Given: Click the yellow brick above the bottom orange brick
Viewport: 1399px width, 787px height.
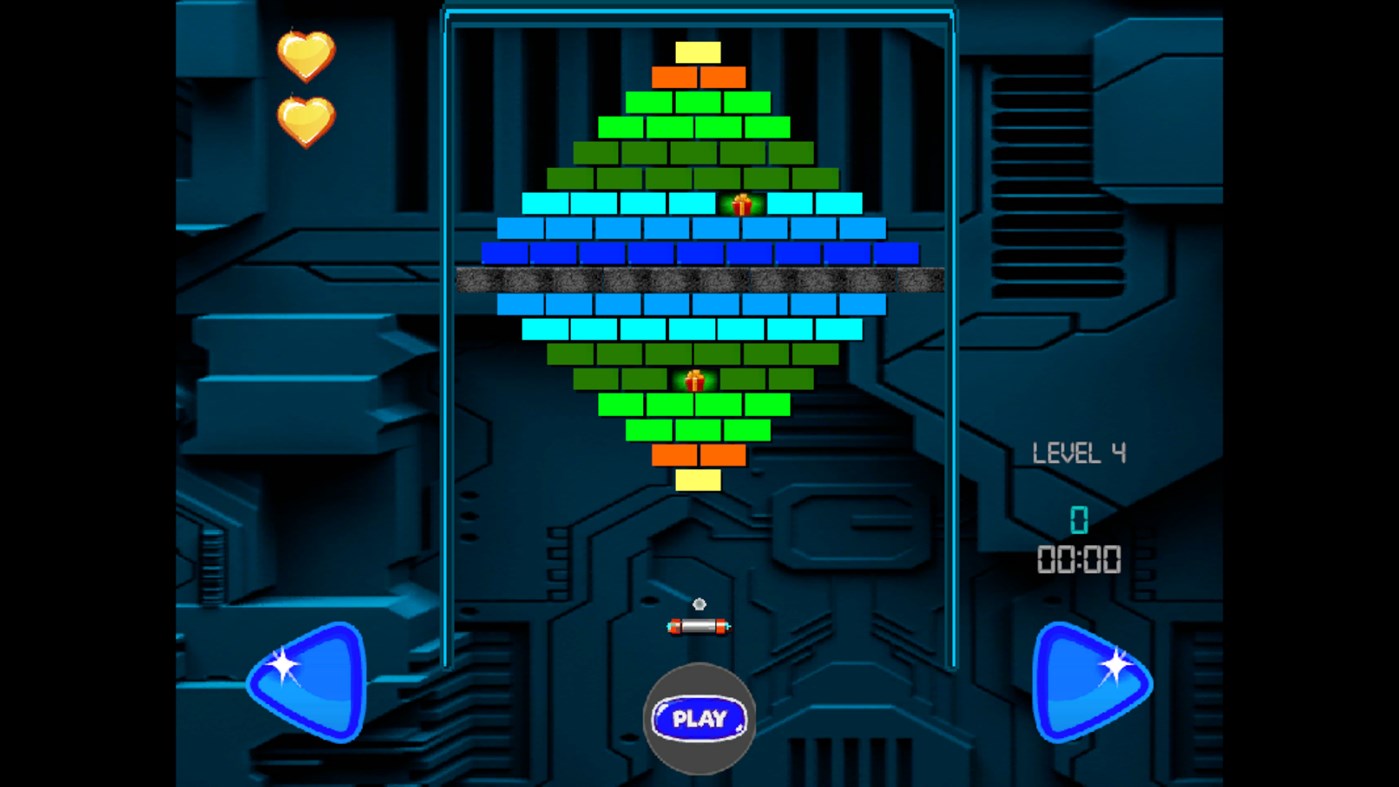Looking at the screenshot, I should point(698,482).
